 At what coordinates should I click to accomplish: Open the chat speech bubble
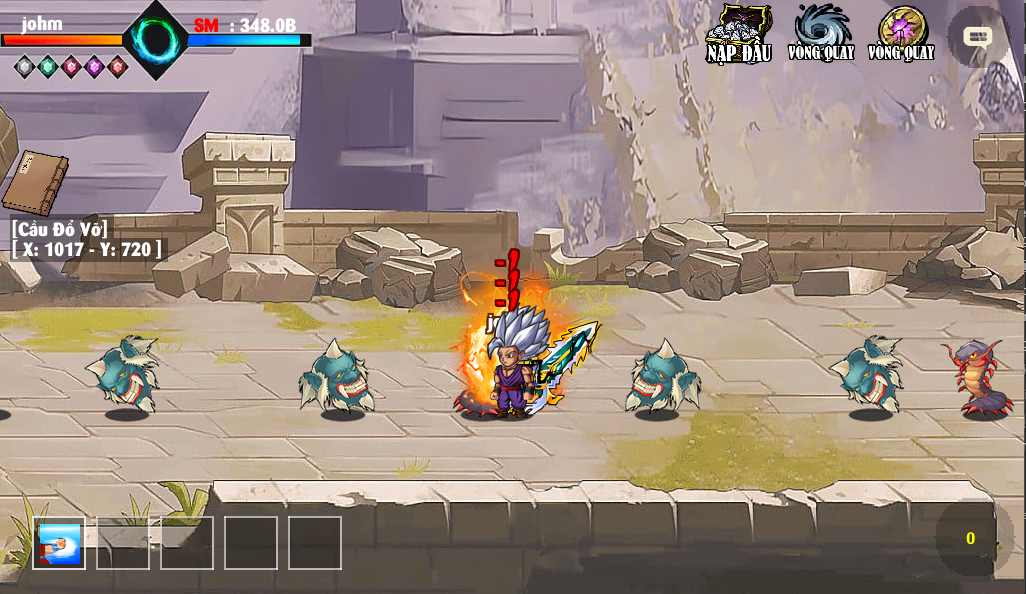click(x=977, y=37)
